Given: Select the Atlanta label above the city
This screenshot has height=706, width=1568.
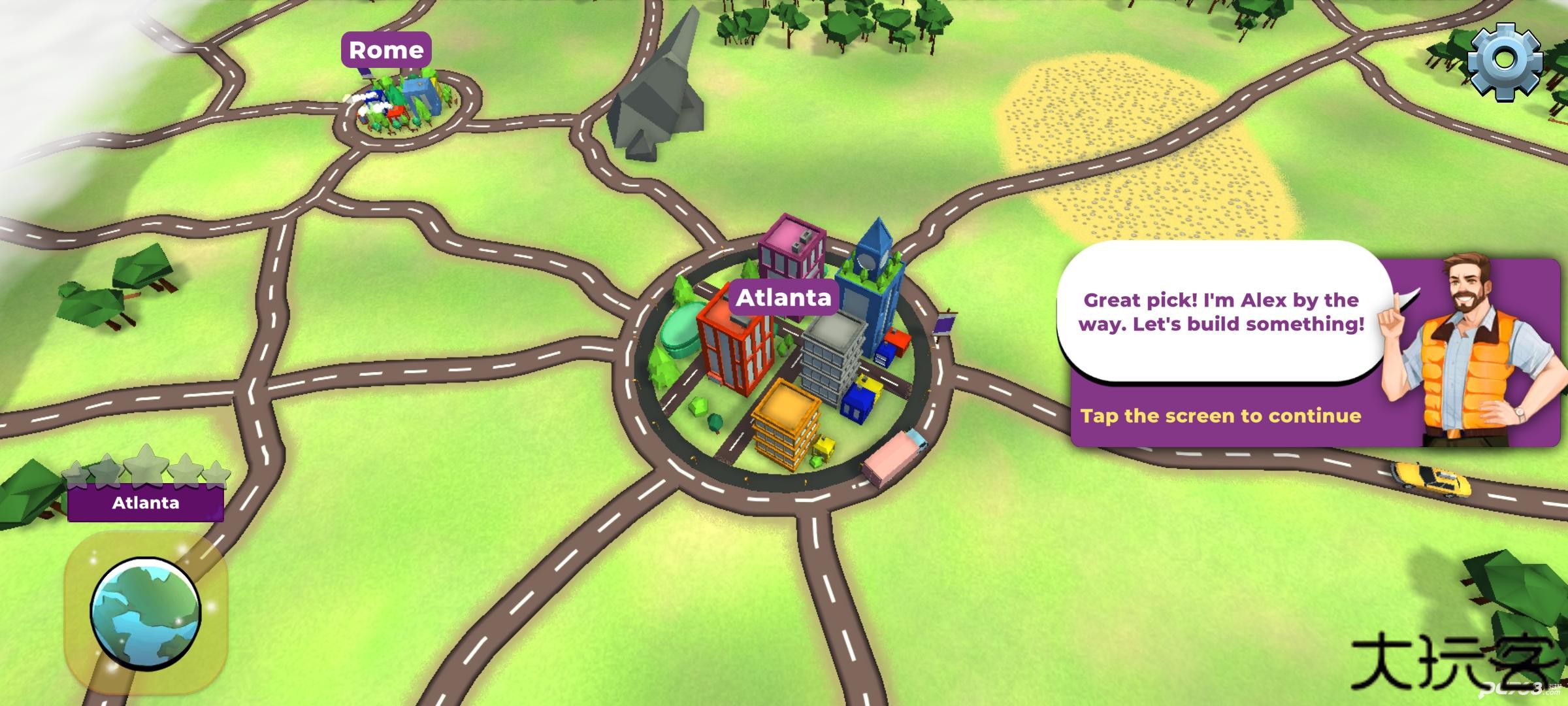Looking at the screenshot, I should pyautogui.click(x=783, y=298).
